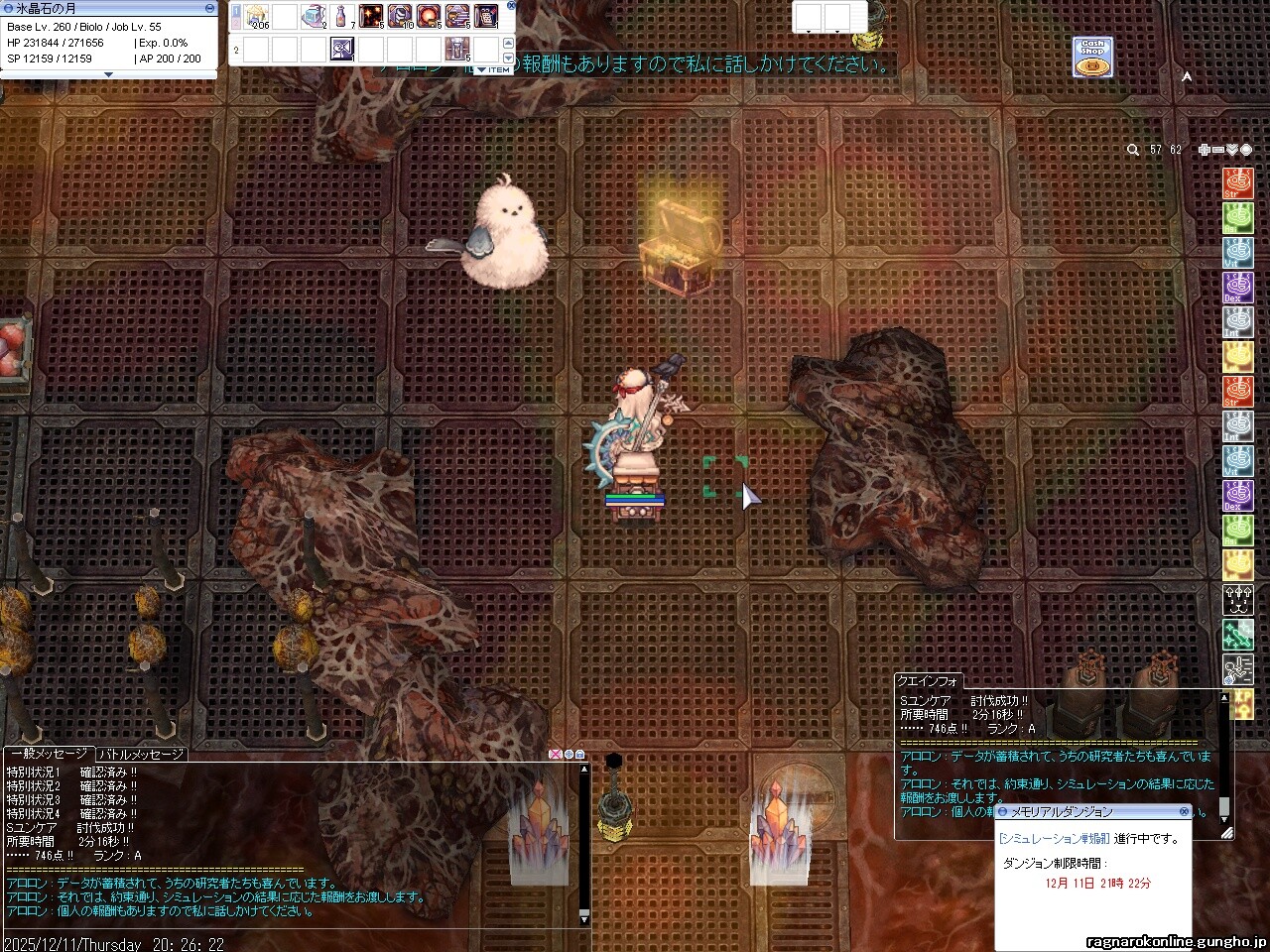Click the magnifier search icon
The width and height of the screenshot is (1270, 952).
1133,150
